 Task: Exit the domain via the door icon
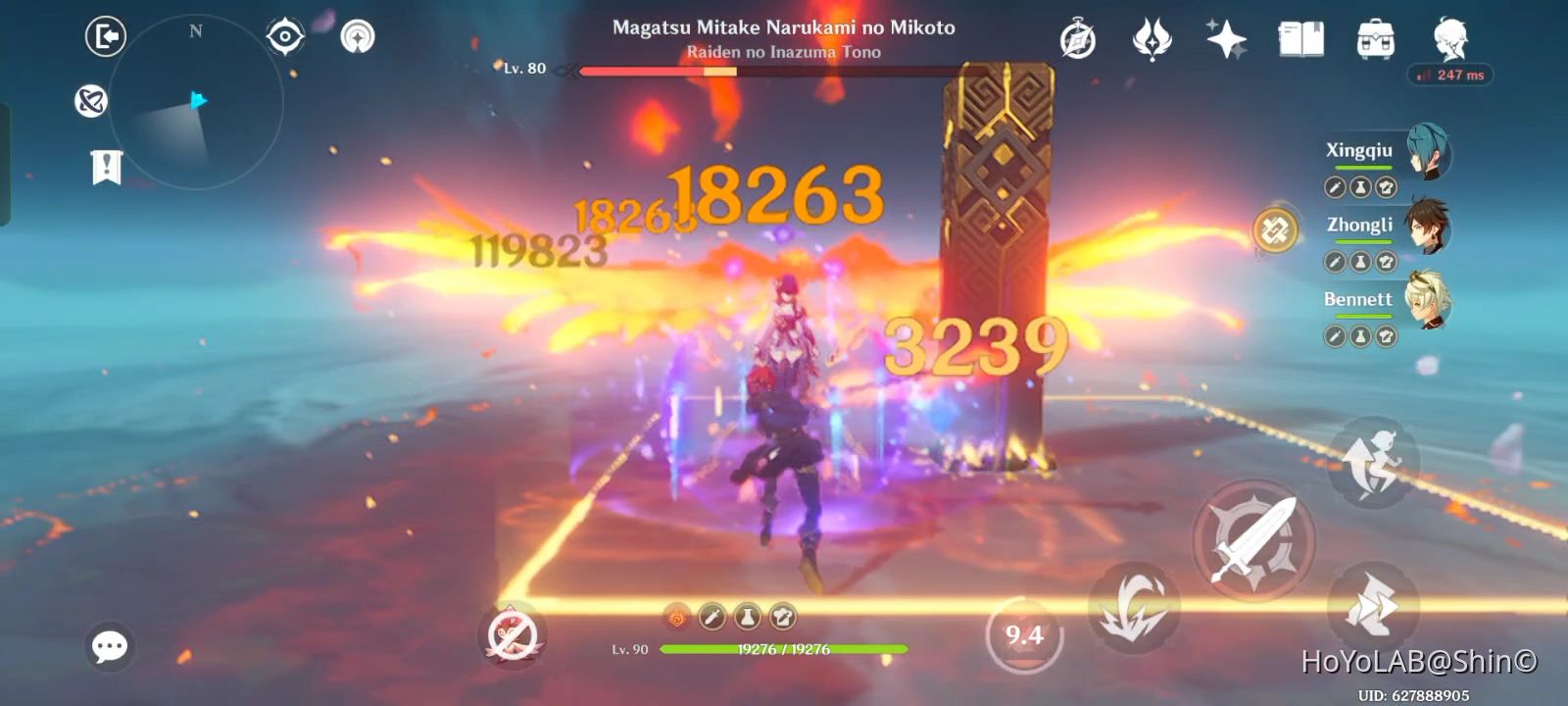[x=106, y=36]
